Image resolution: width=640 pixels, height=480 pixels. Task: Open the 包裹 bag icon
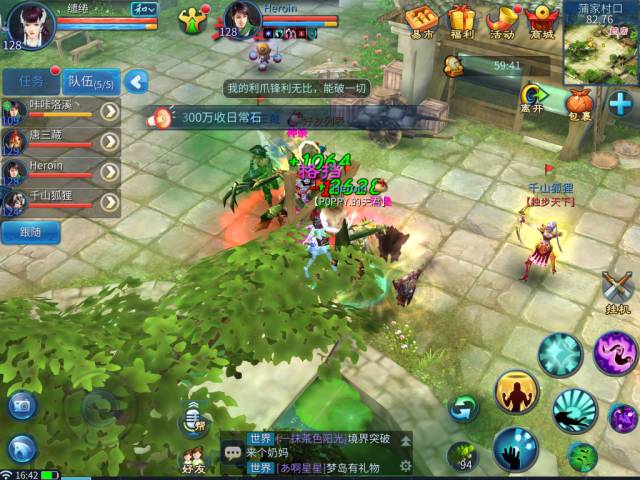pos(579,103)
